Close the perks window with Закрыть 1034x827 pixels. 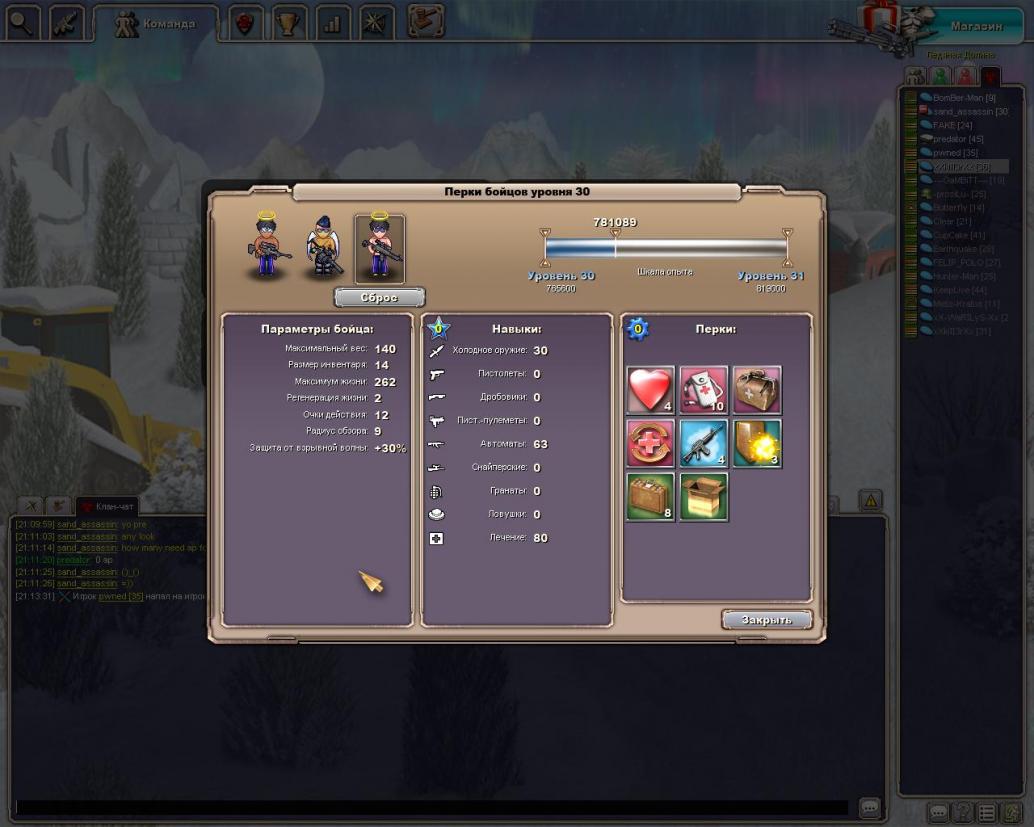coord(766,620)
